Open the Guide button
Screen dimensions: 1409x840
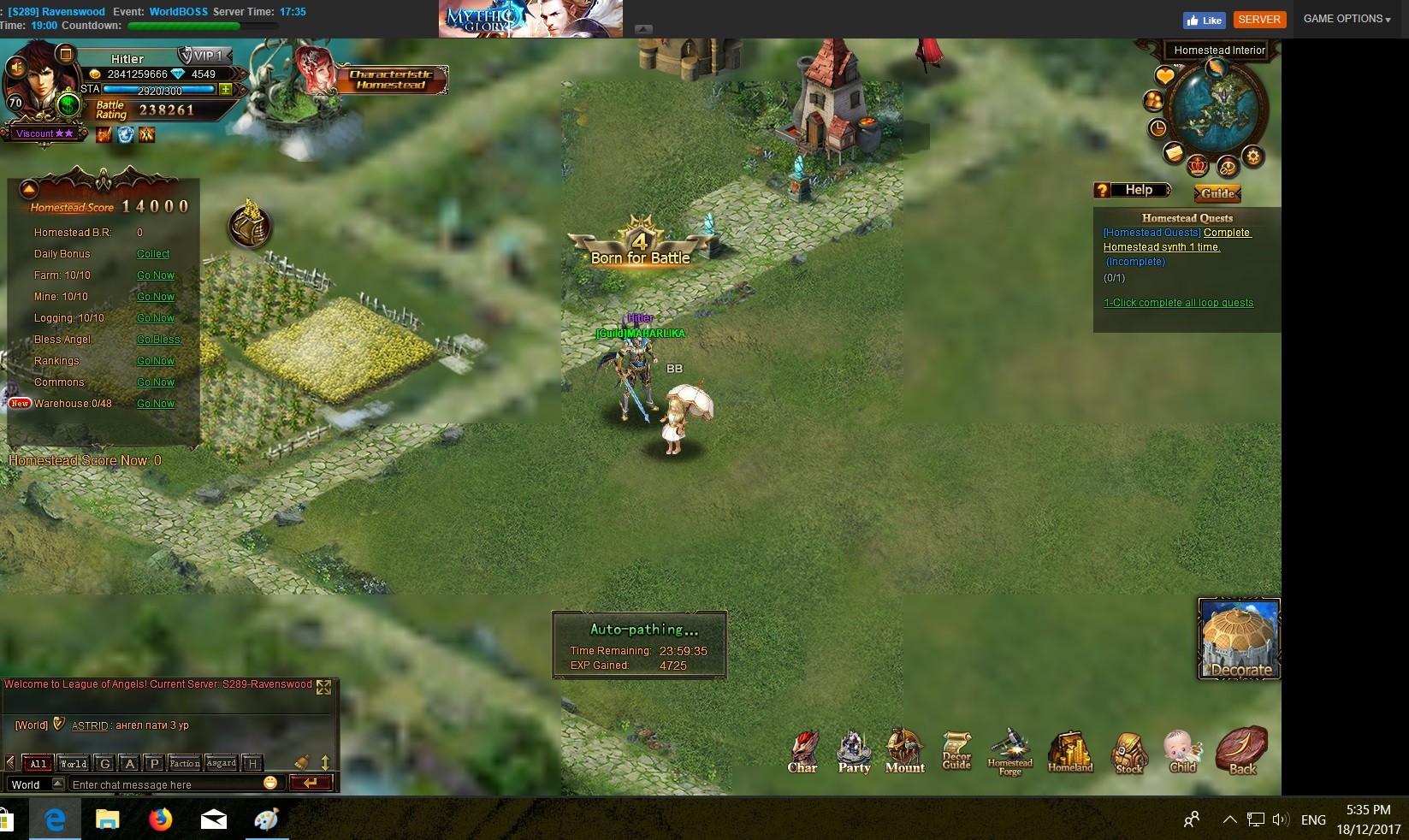(1217, 193)
